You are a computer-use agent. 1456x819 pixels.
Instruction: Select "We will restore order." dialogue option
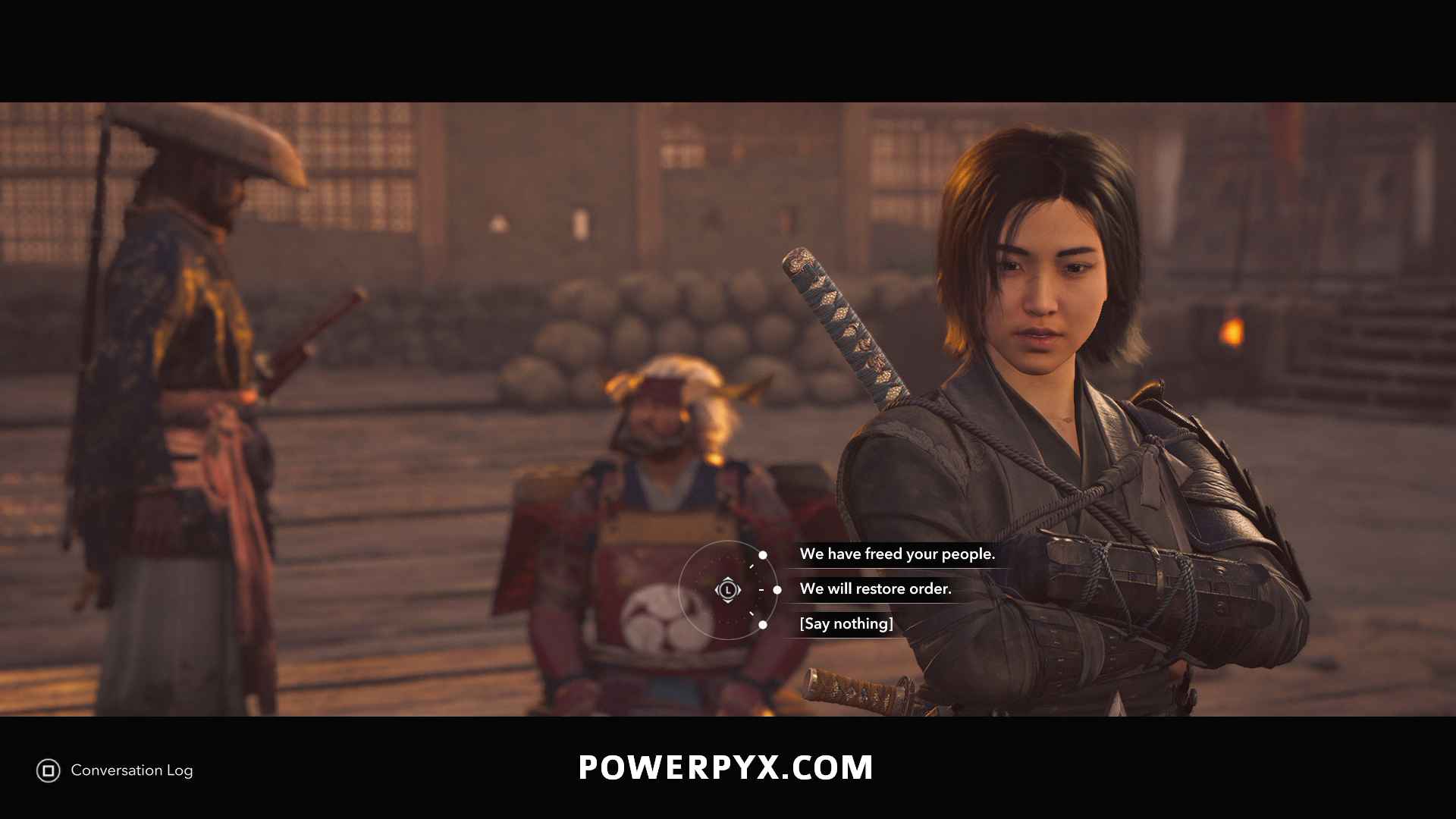tap(875, 589)
